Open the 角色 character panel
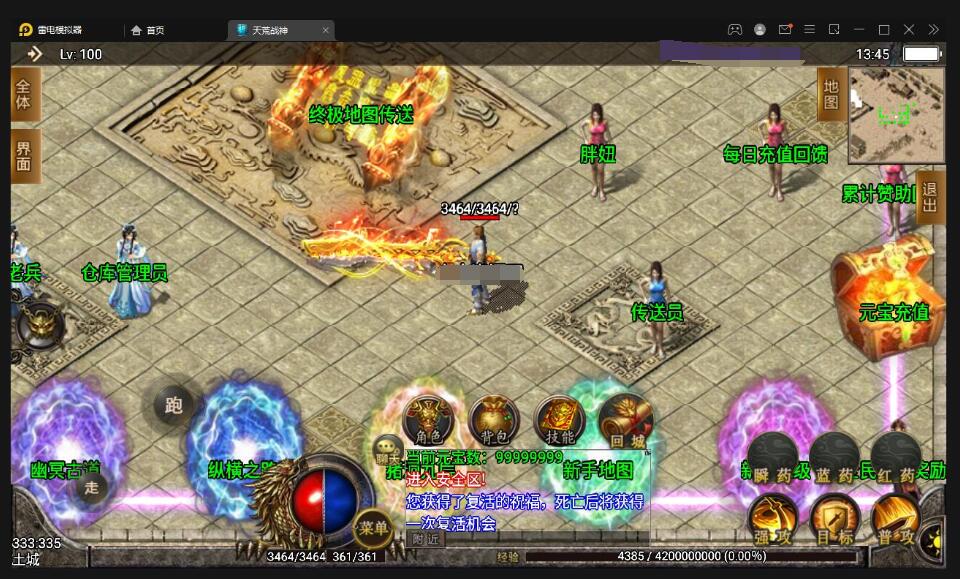The height and width of the screenshot is (579, 960). pyautogui.click(x=427, y=421)
